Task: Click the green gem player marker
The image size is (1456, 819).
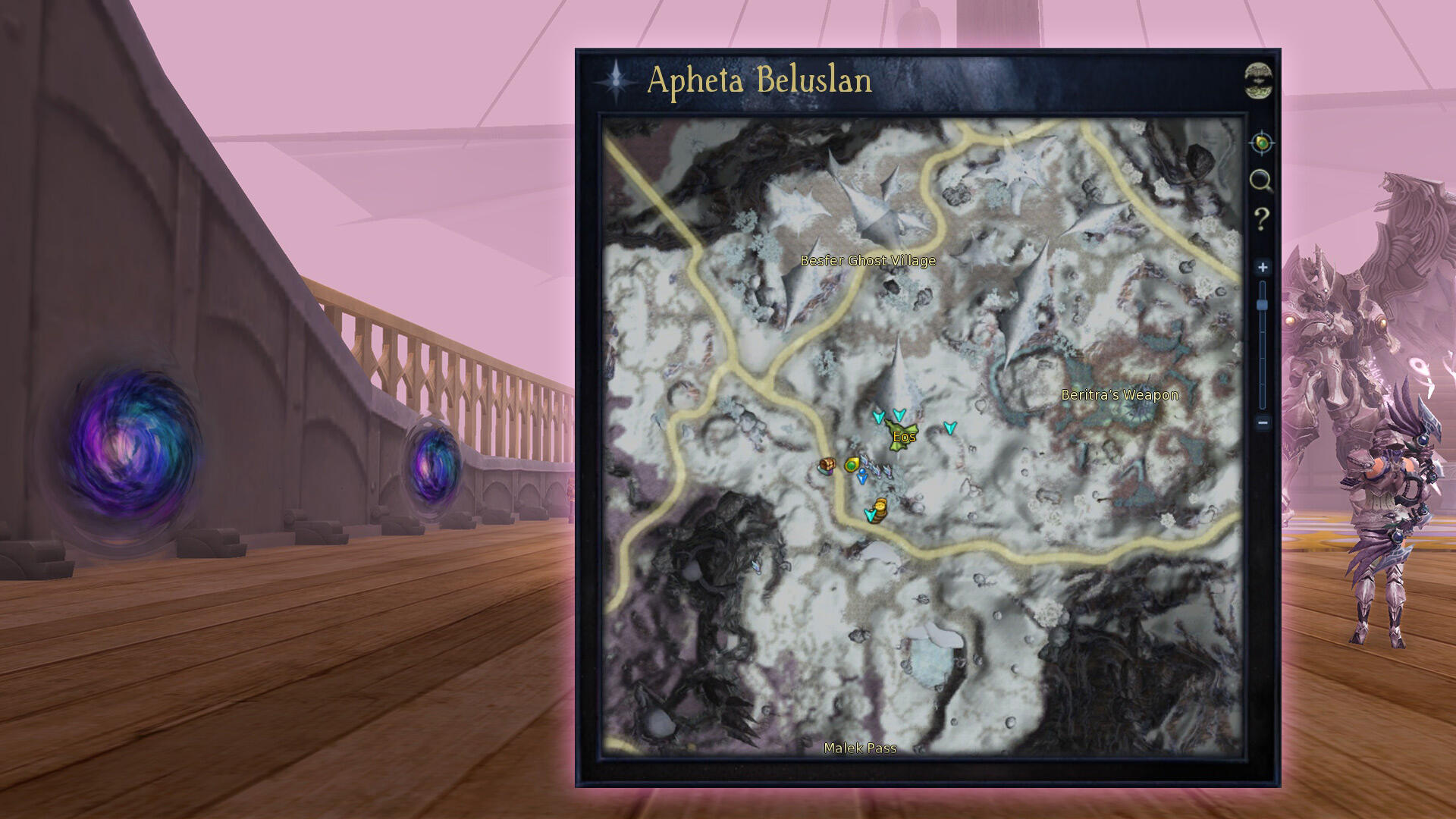Action: click(852, 464)
